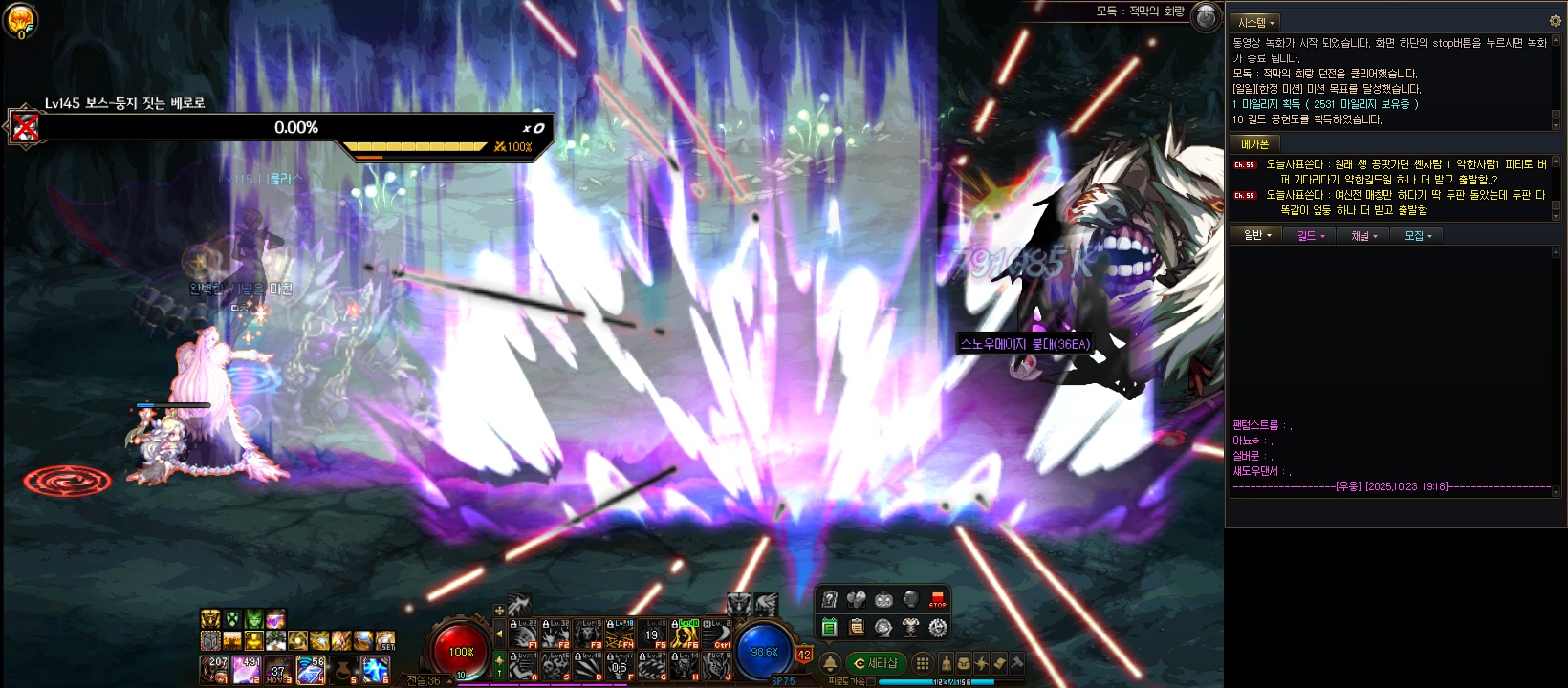The height and width of the screenshot is (688, 1568).
Task: Switch to the 채널 chat tab
Action: [1363, 235]
